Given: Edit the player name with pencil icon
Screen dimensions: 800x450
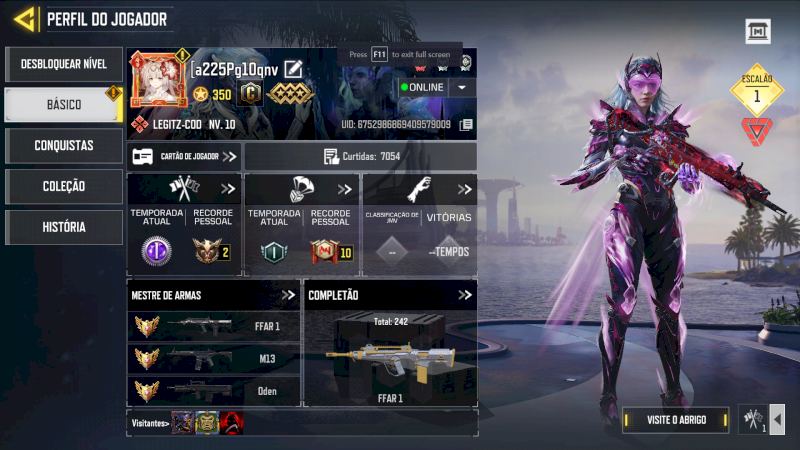Looking at the screenshot, I should click(293, 68).
